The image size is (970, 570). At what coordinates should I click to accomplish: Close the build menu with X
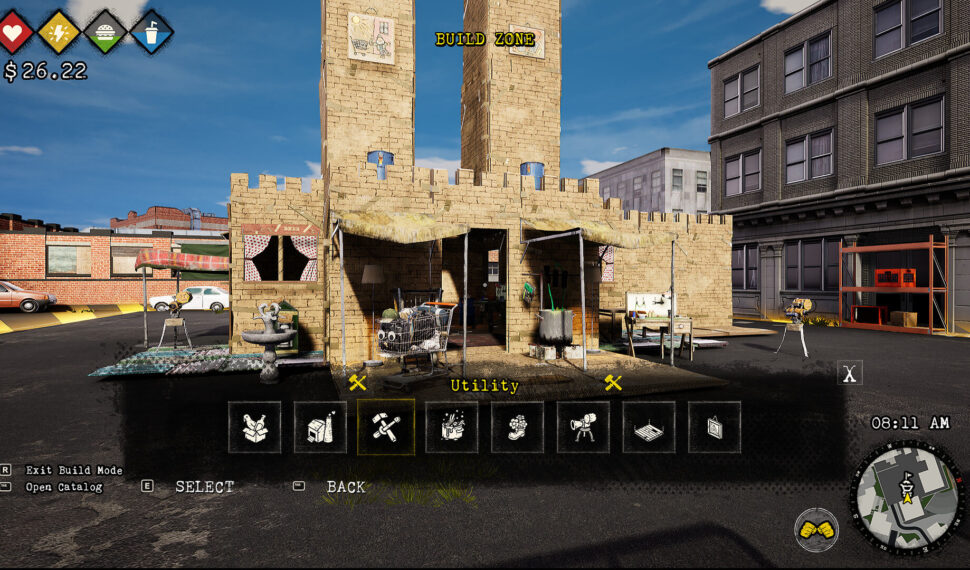pyautogui.click(x=850, y=374)
